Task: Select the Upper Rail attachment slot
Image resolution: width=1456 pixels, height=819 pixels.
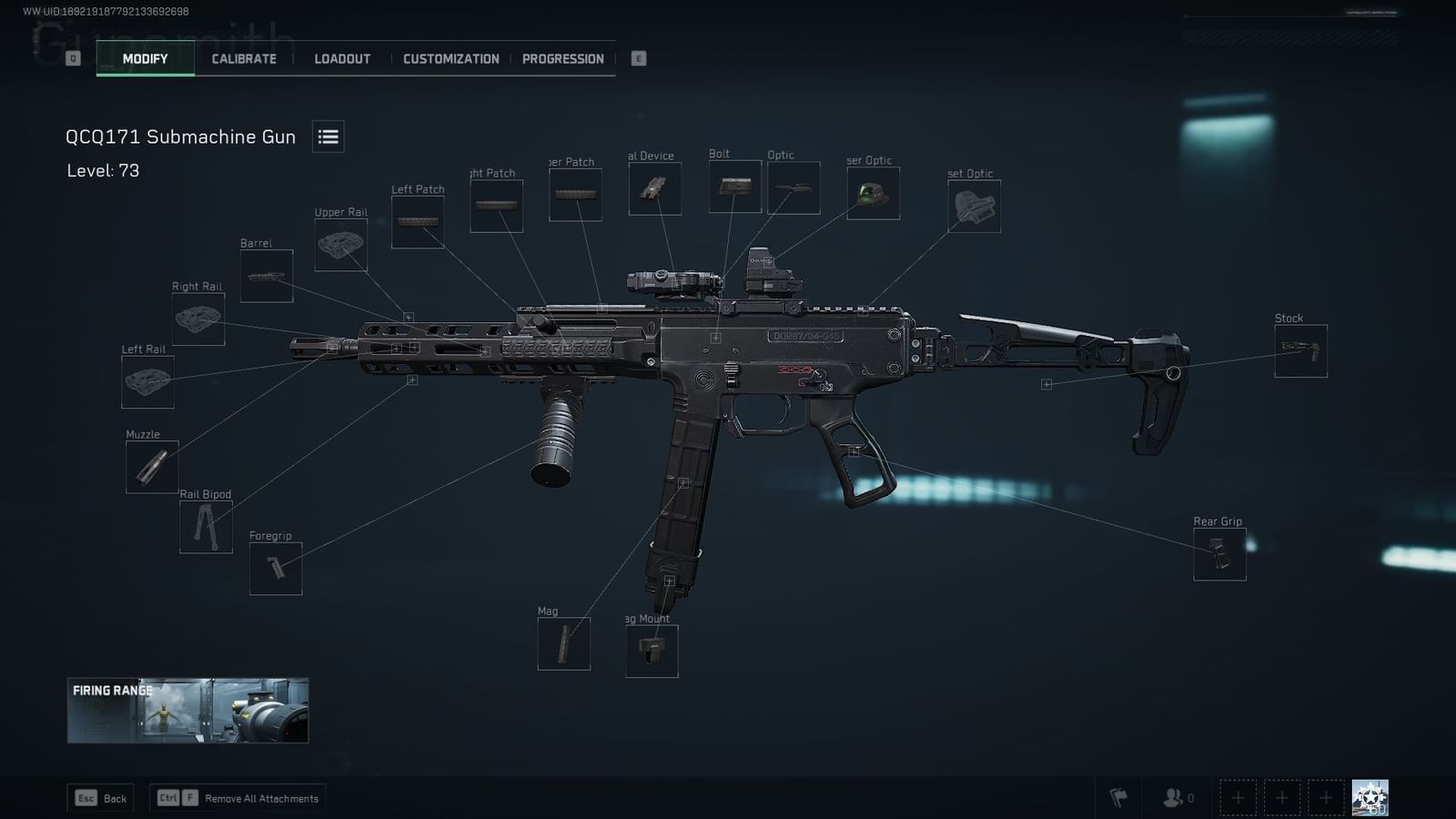Action: [340, 244]
